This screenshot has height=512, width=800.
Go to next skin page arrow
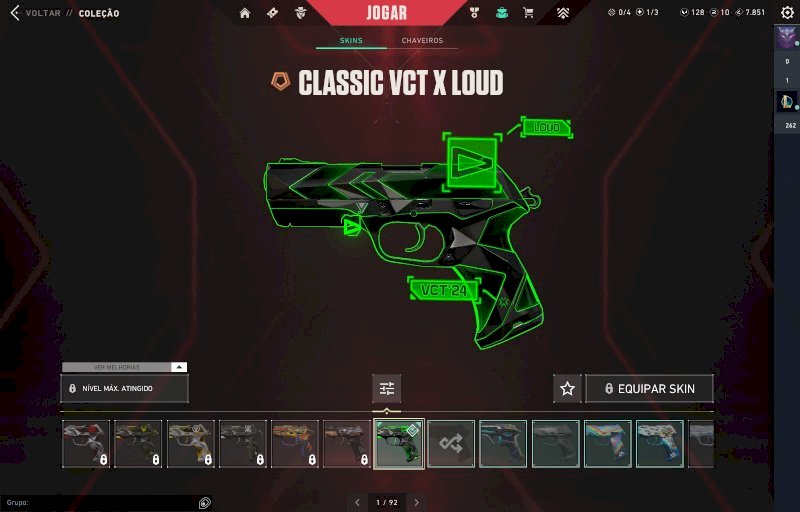[x=417, y=502]
